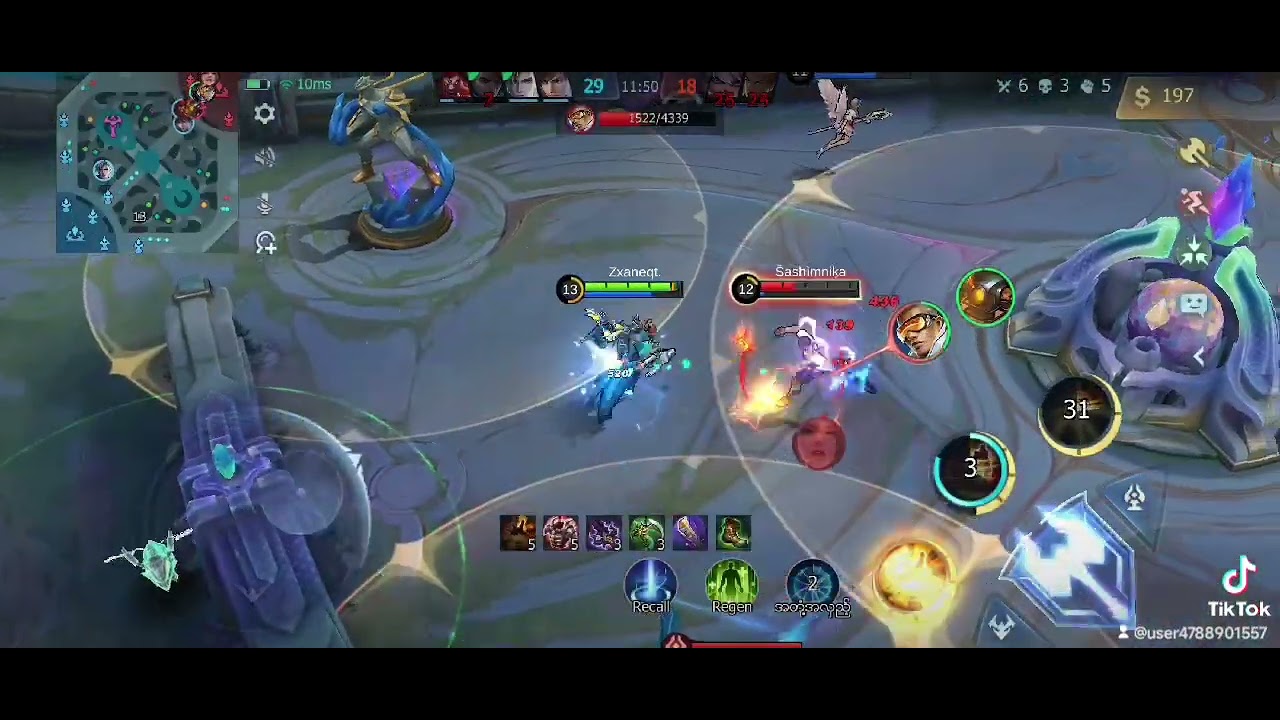Open the shop via the gold counter
Screen dimensions: 1280x720
tap(1165, 96)
